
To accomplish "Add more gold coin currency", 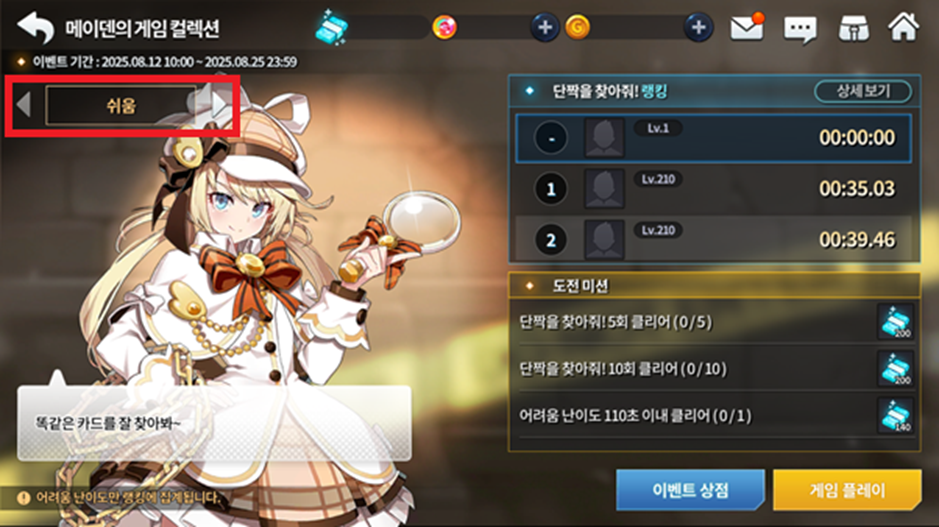I will [698, 27].
